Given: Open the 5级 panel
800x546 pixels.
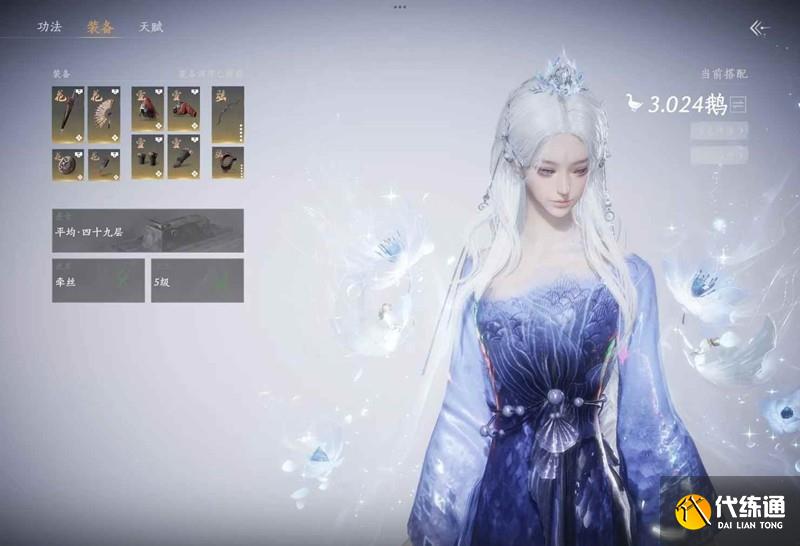Looking at the screenshot, I should click(x=196, y=281).
